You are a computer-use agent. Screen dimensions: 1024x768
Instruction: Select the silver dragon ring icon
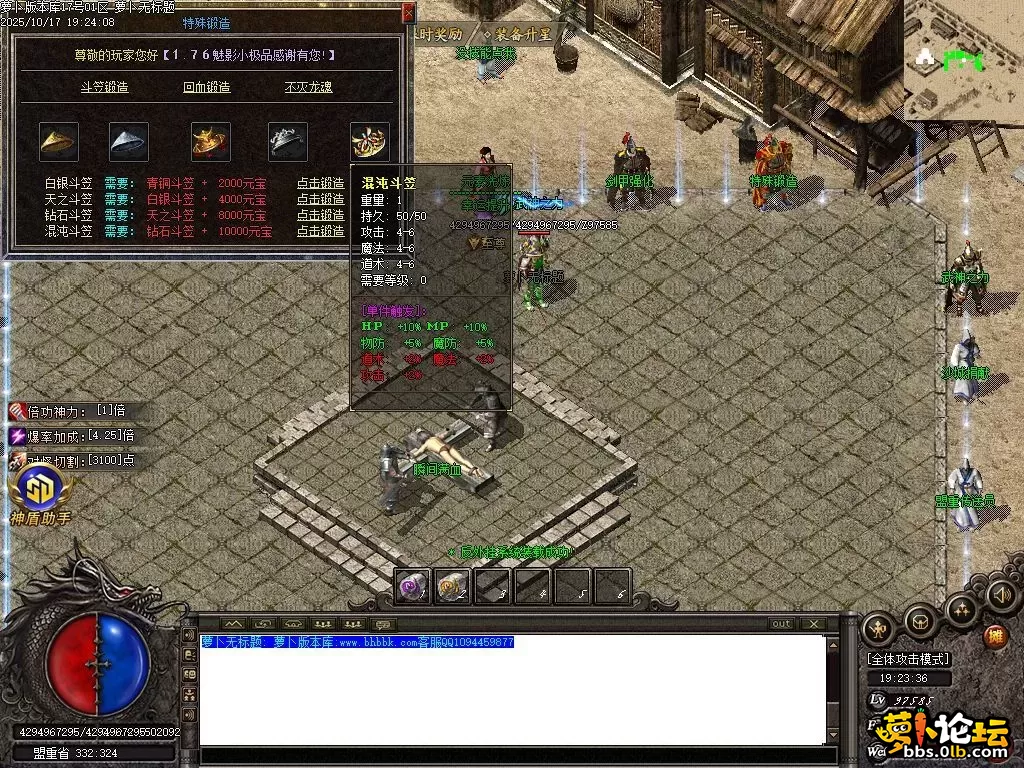[288, 142]
